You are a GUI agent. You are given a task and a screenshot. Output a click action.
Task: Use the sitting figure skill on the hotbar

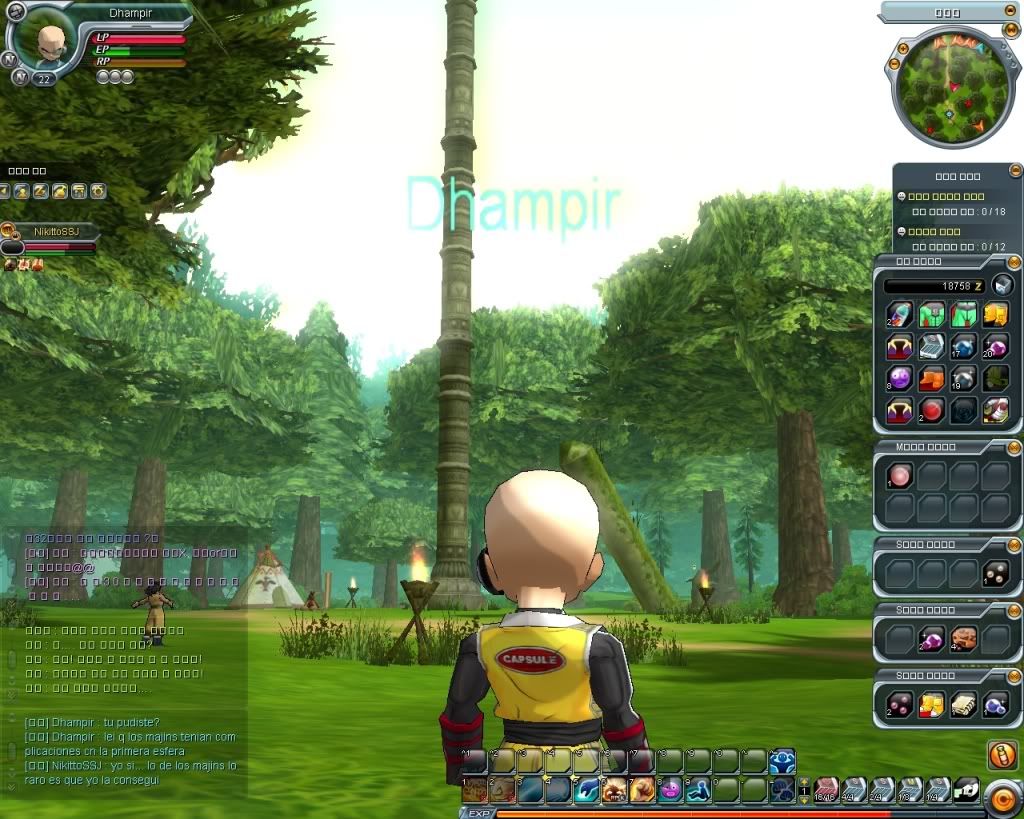[x=698, y=789]
